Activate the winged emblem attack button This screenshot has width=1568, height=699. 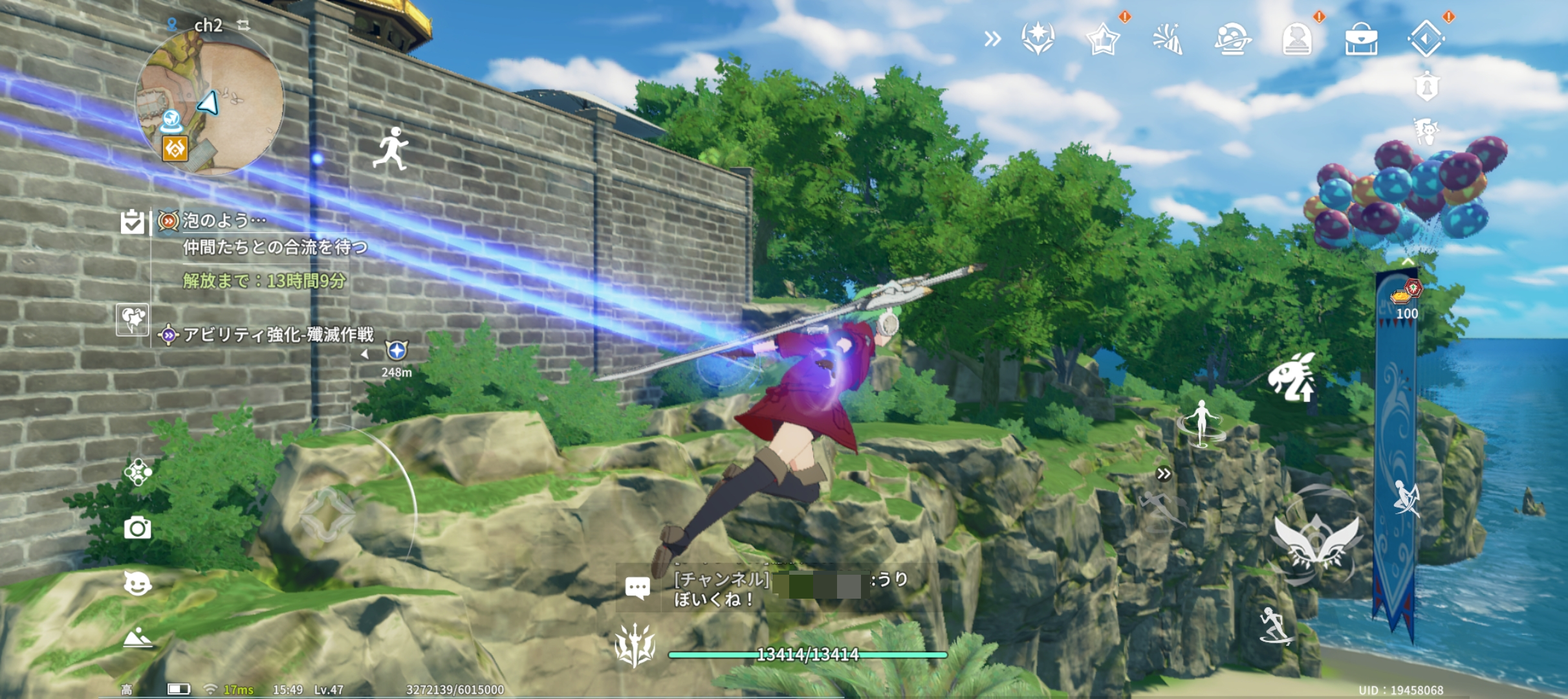pos(1317,538)
